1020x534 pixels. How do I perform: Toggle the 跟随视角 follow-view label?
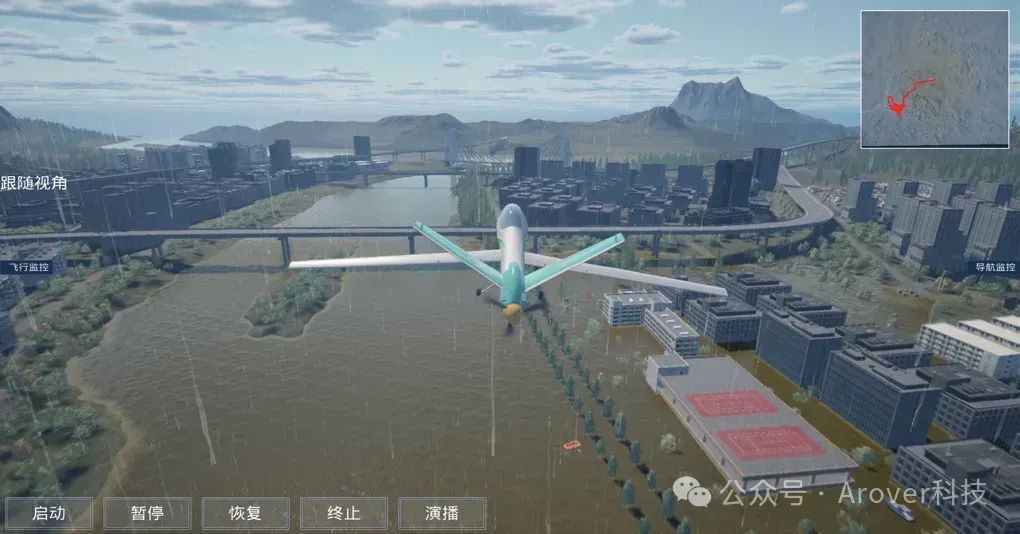pos(34,183)
